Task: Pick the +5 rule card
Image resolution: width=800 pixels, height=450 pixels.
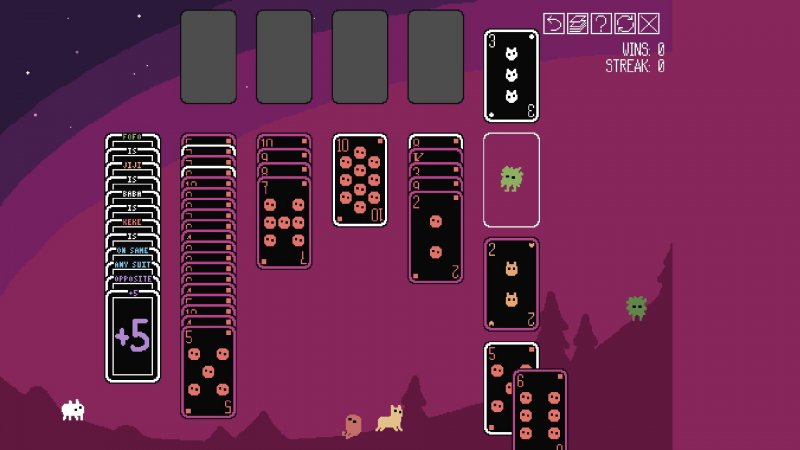Action: point(133,337)
